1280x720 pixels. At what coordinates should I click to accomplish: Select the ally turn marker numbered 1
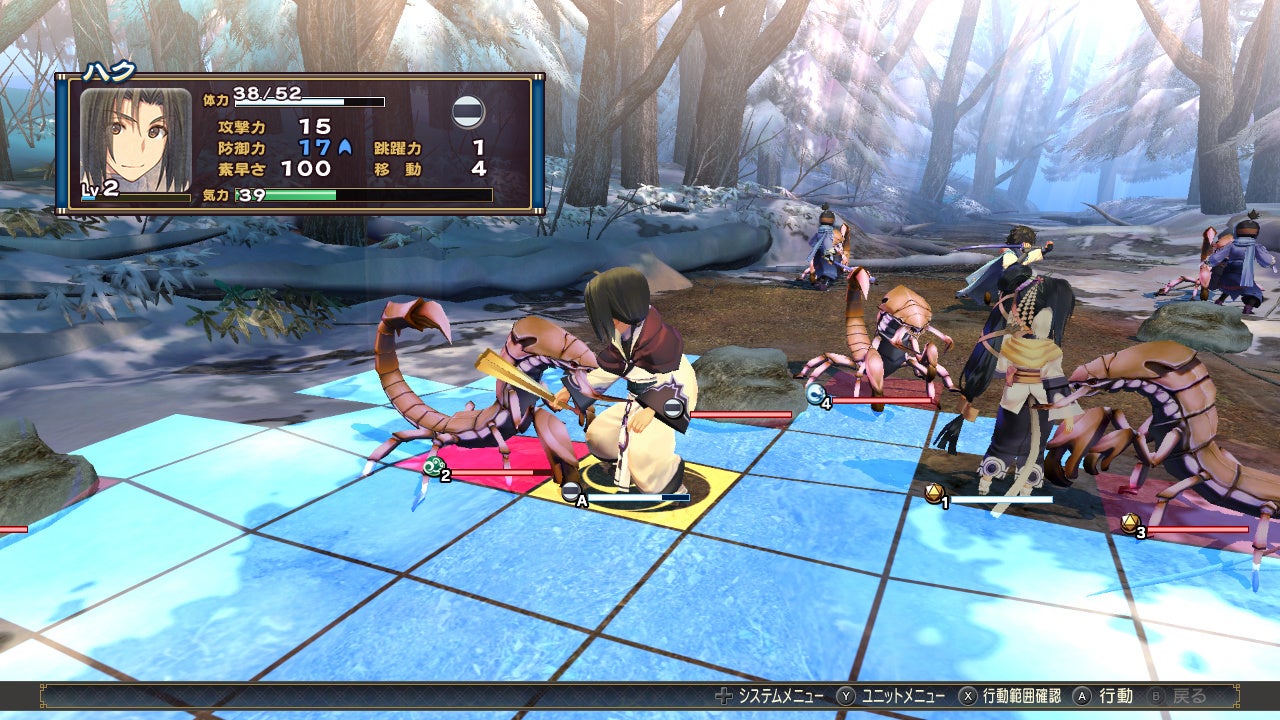(935, 494)
